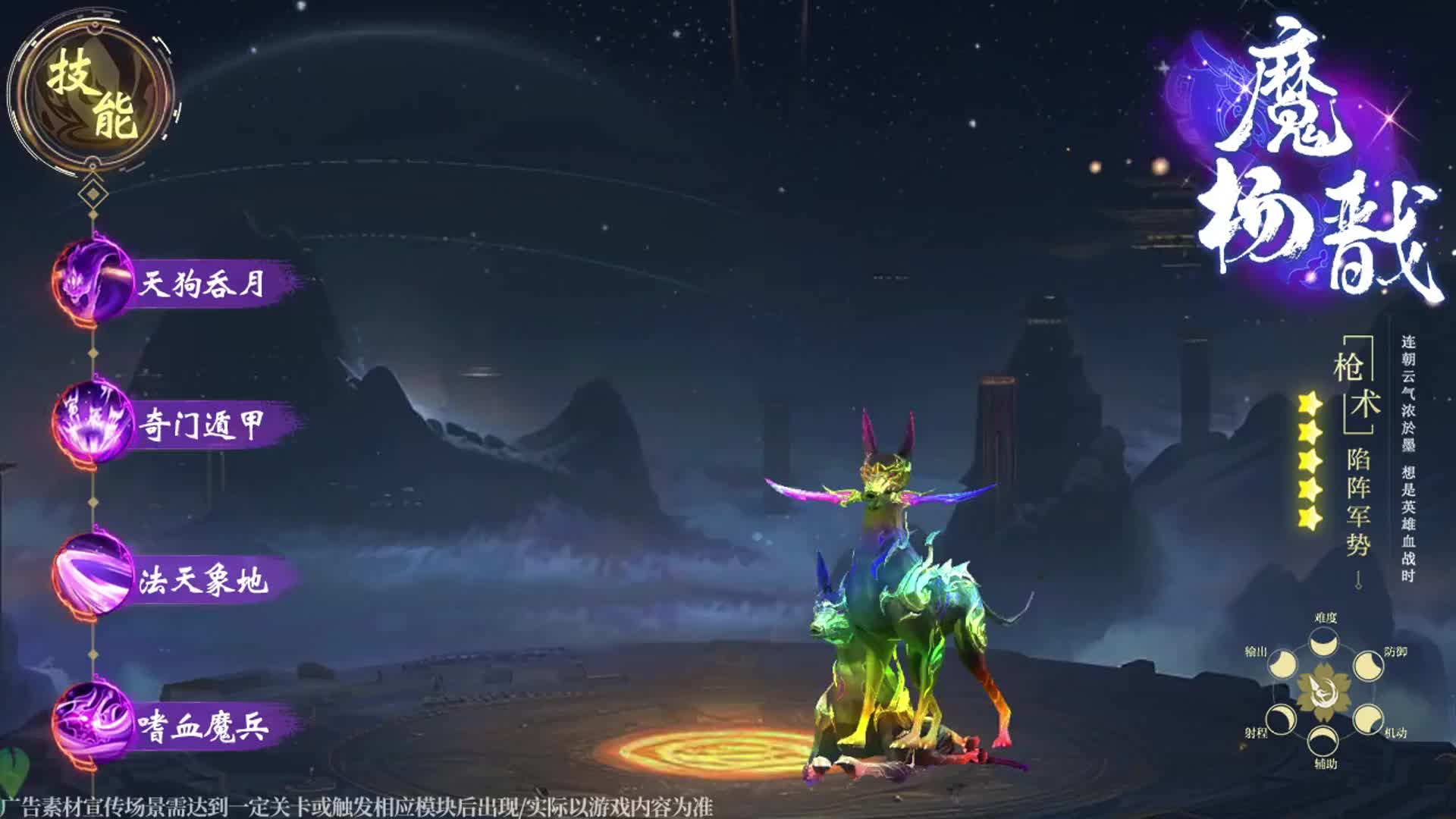Select the 天狗吞月 skill

[174, 284]
